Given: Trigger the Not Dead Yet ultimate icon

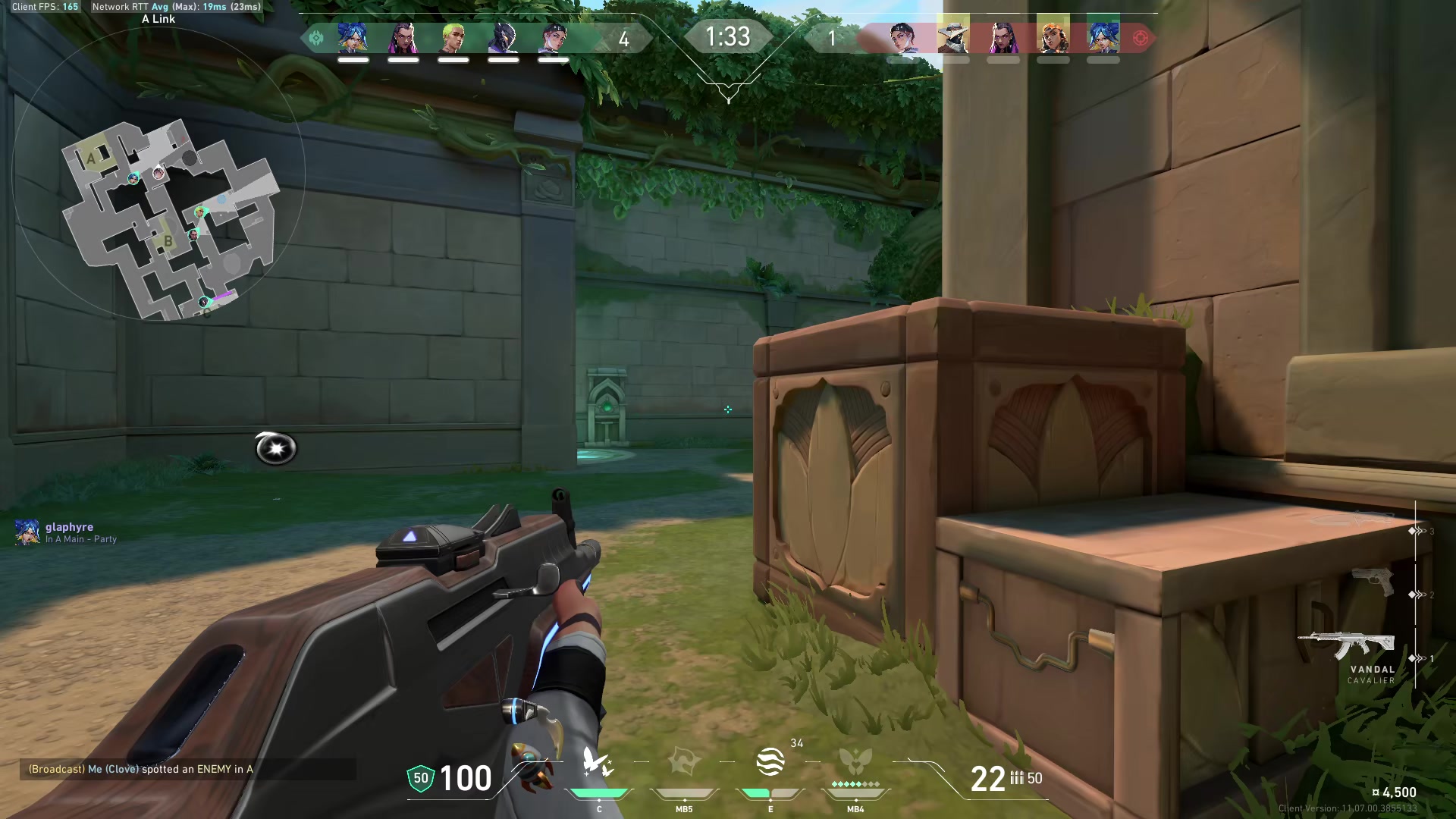Looking at the screenshot, I should [855, 762].
